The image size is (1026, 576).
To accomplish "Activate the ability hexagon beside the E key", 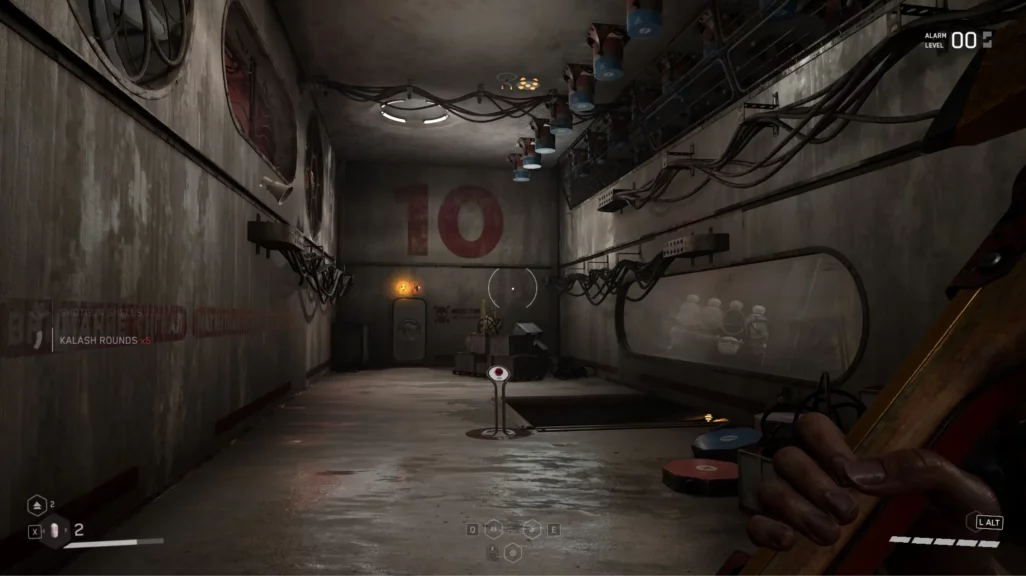I will point(532,529).
